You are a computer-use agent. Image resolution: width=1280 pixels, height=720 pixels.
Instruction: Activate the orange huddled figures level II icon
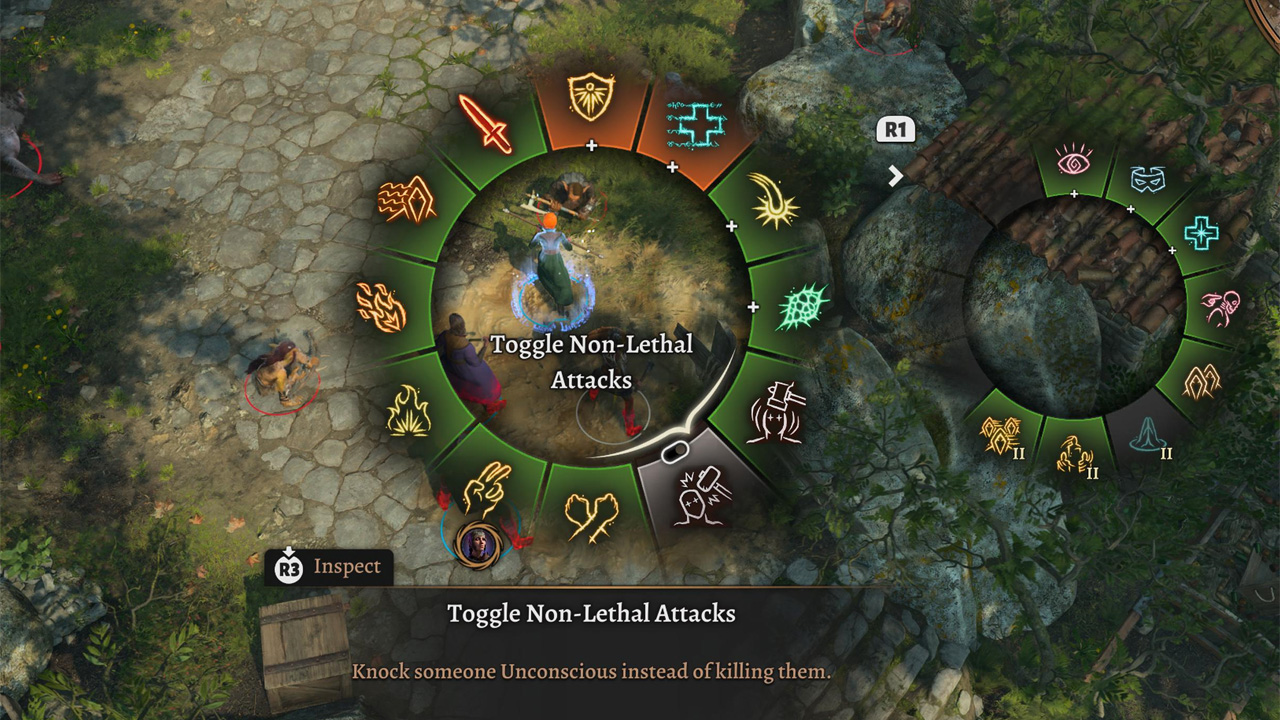click(1074, 455)
